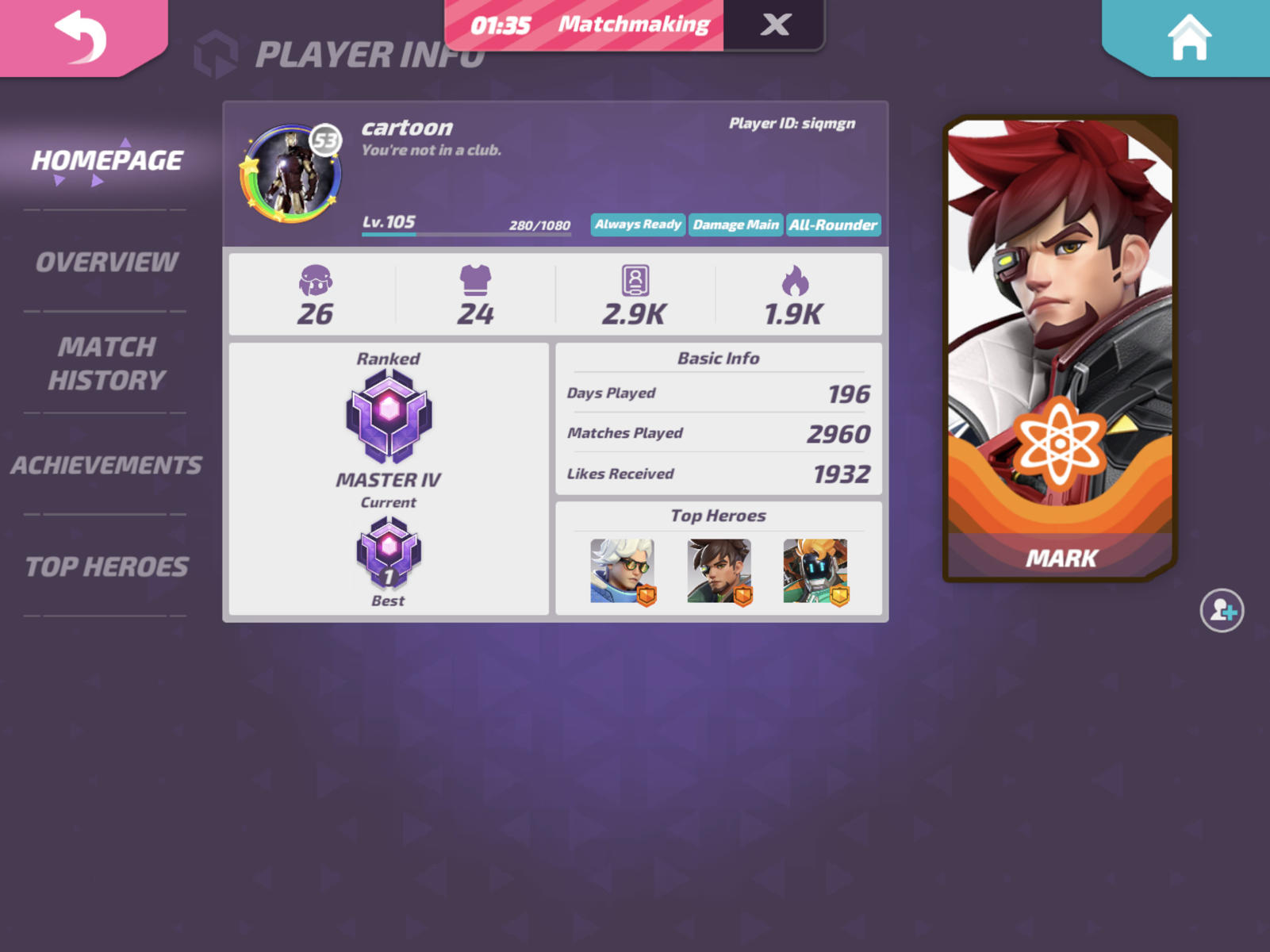Expand the Achievements list
The image size is (1270, 952).
click(106, 465)
